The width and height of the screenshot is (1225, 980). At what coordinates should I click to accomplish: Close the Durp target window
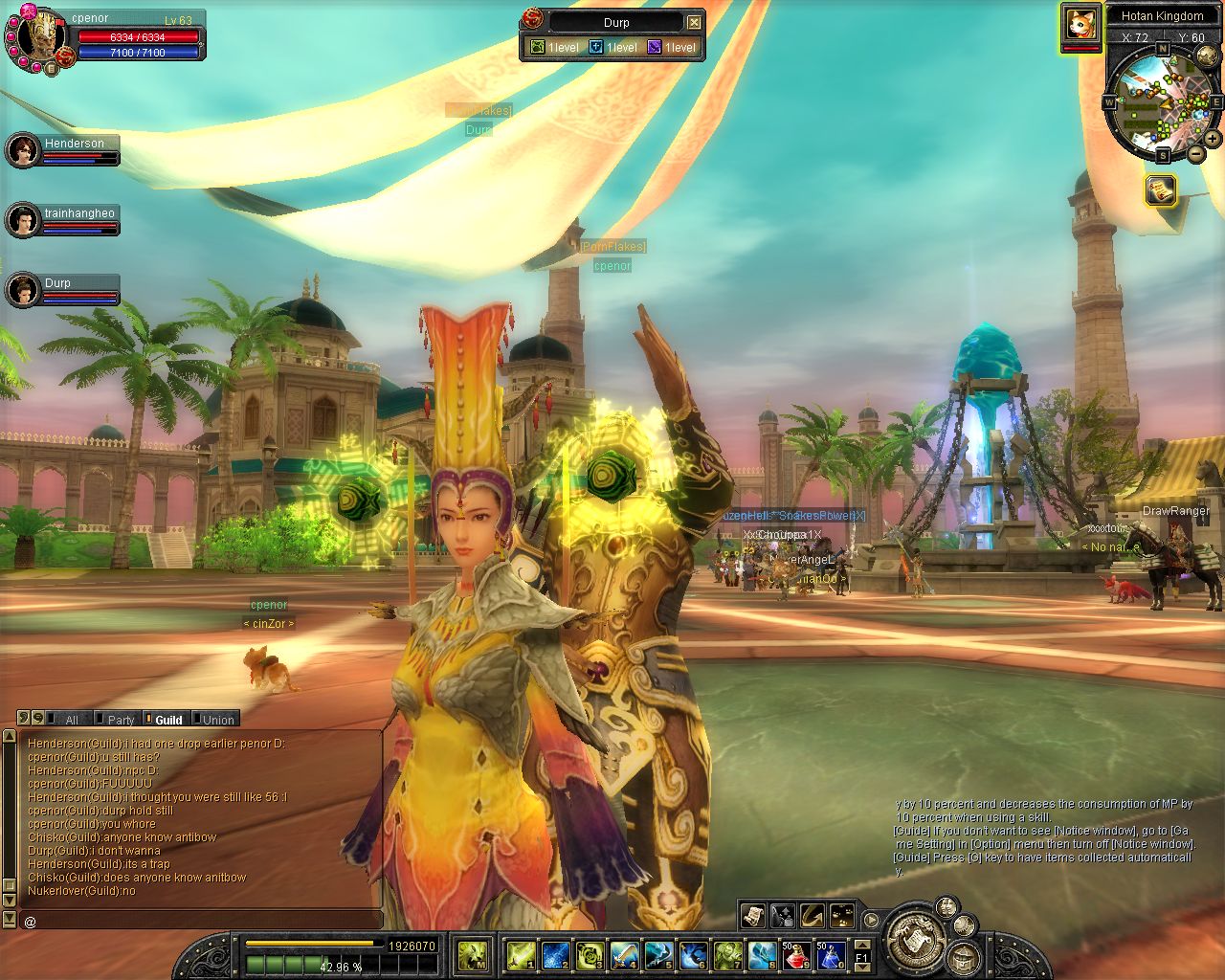[695, 22]
